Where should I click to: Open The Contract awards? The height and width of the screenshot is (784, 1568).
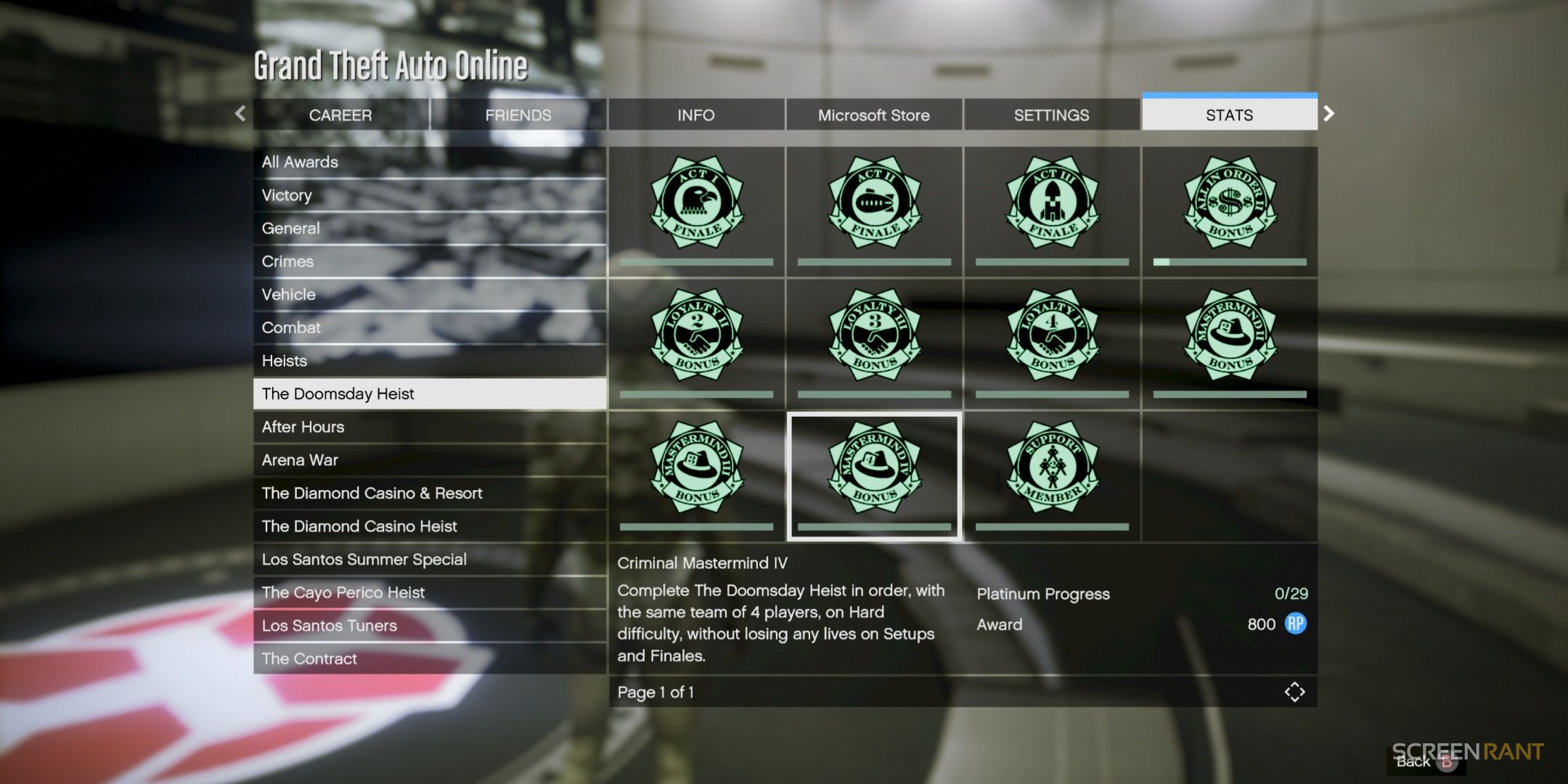[429, 658]
